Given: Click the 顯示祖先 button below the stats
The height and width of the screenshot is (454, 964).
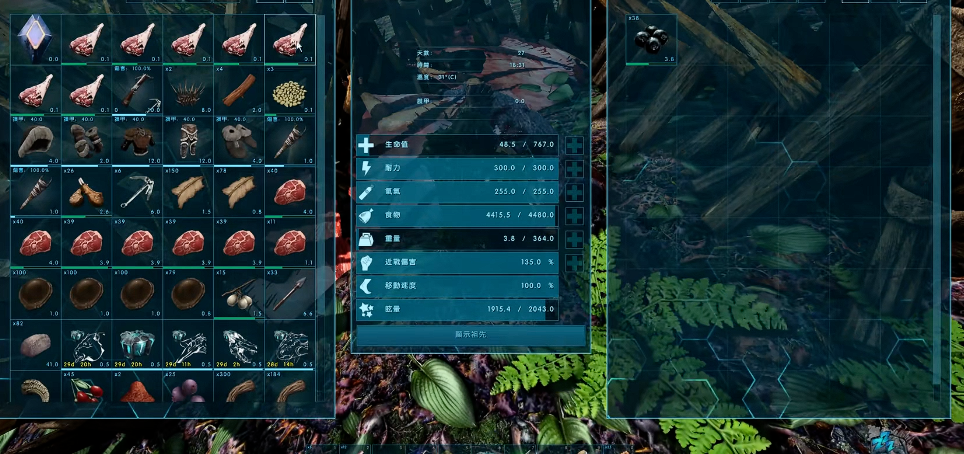Looking at the screenshot, I should pos(469,336).
